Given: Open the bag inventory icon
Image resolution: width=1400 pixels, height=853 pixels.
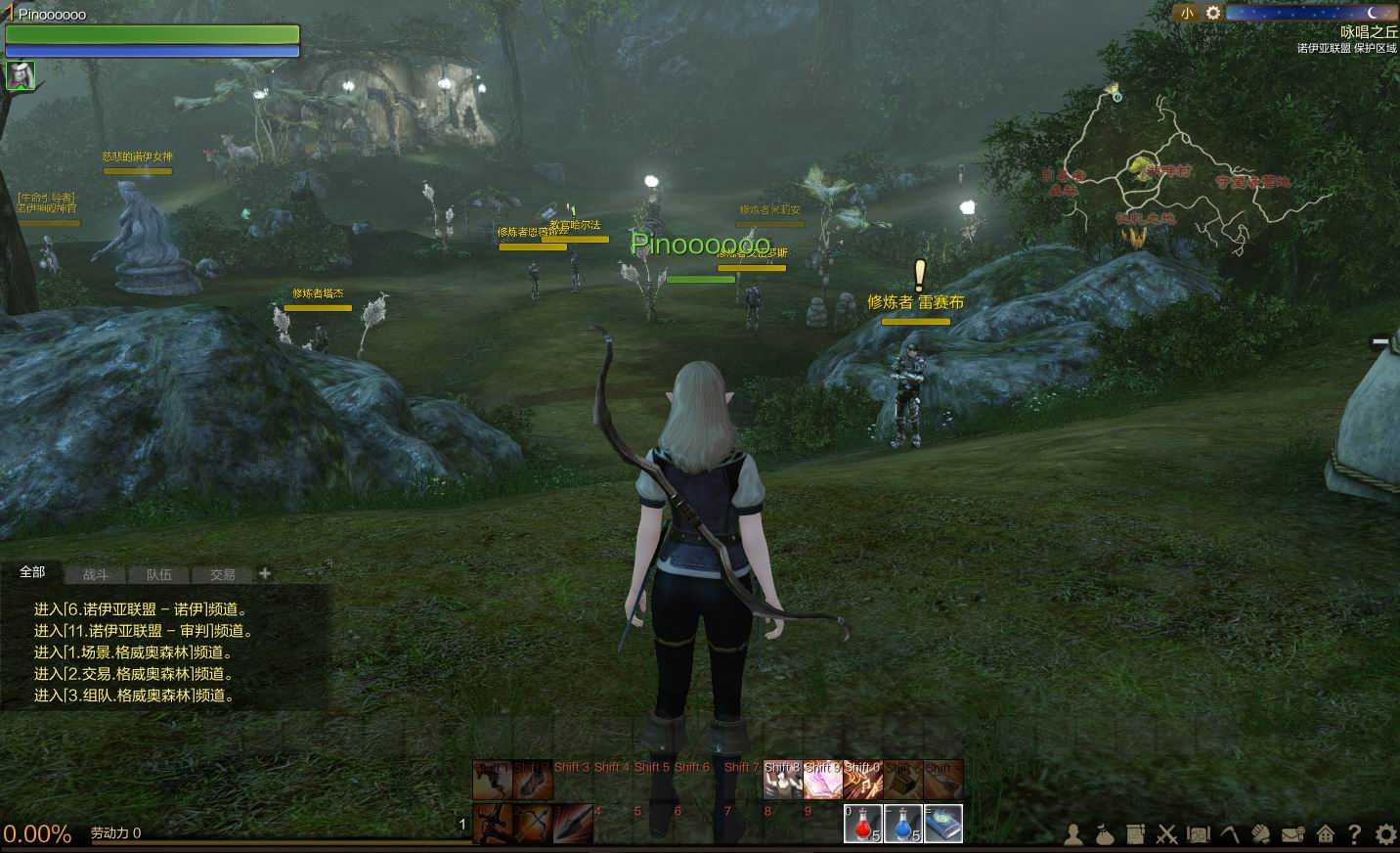Looking at the screenshot, I should (1105, 834).
